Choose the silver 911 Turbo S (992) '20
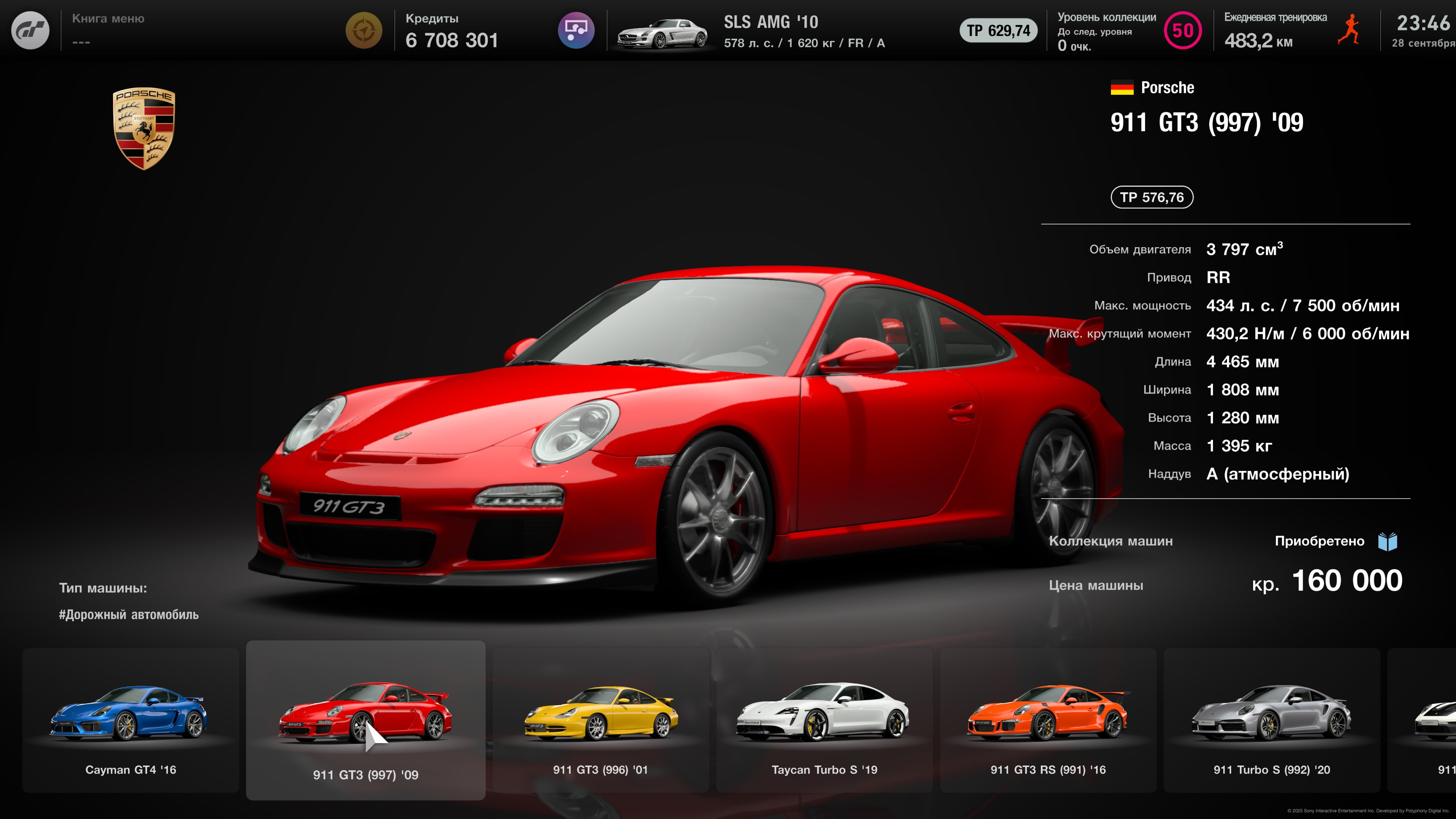The height and width of the screenshot is (819, 1456). coord(1272,721)
